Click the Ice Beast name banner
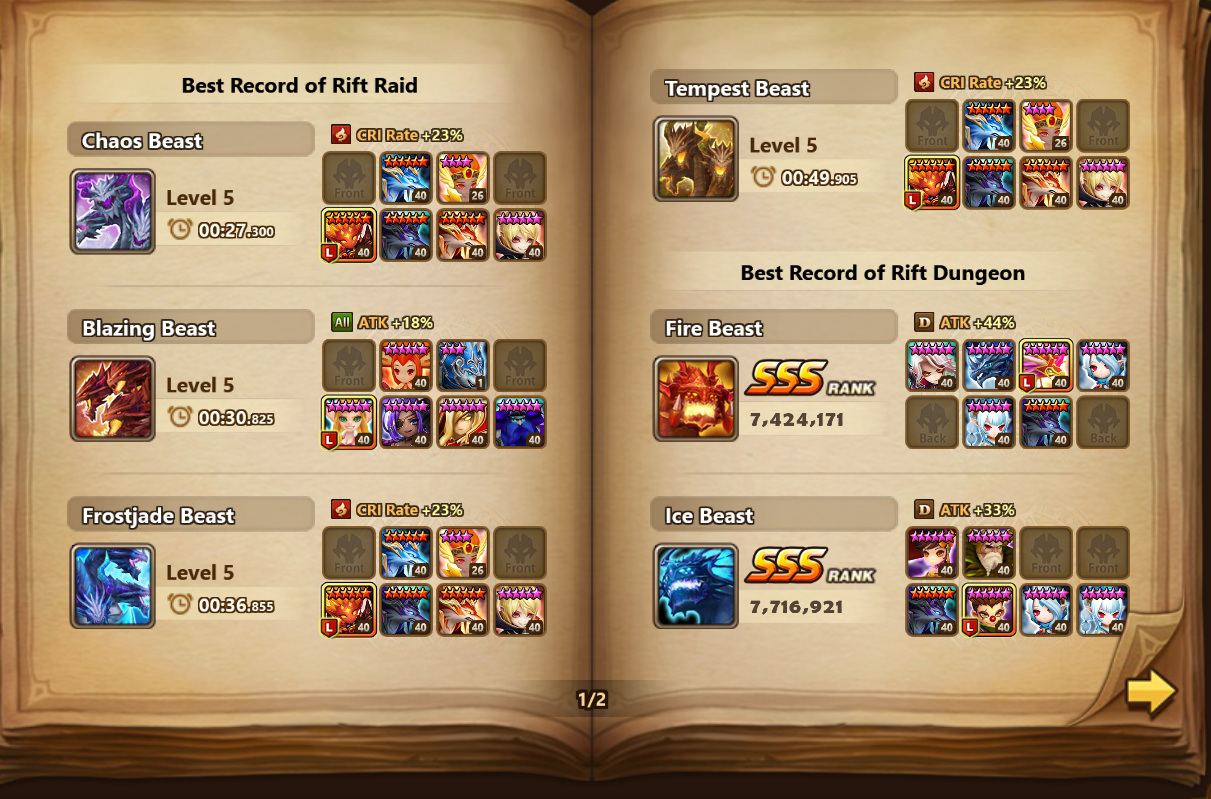The width and height of the screenshot is (1211, 799). [773, 516]
